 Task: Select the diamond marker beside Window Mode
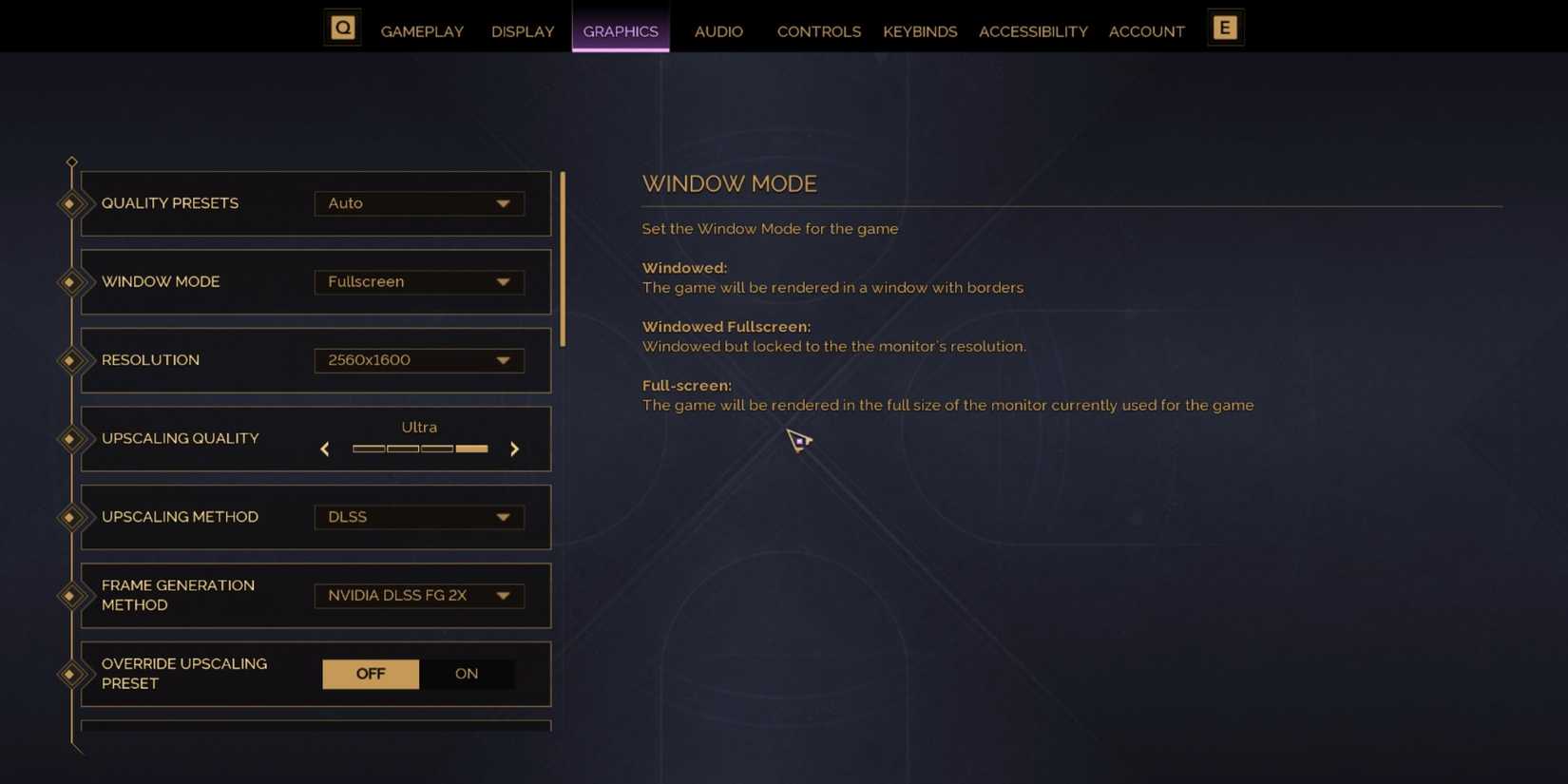point(72,281)
